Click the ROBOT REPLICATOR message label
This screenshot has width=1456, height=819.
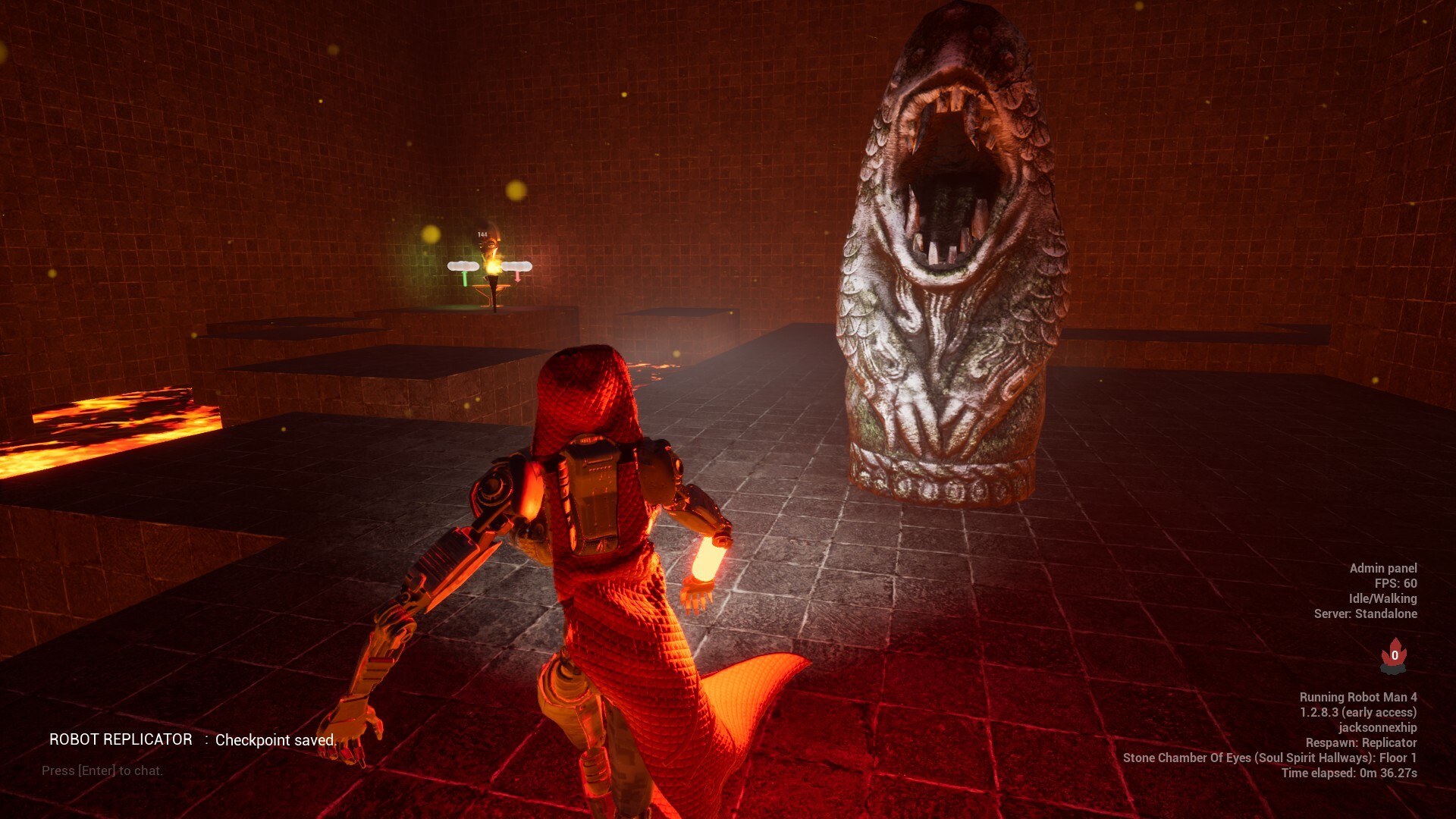pyautogui.click(x=121, y=740)
